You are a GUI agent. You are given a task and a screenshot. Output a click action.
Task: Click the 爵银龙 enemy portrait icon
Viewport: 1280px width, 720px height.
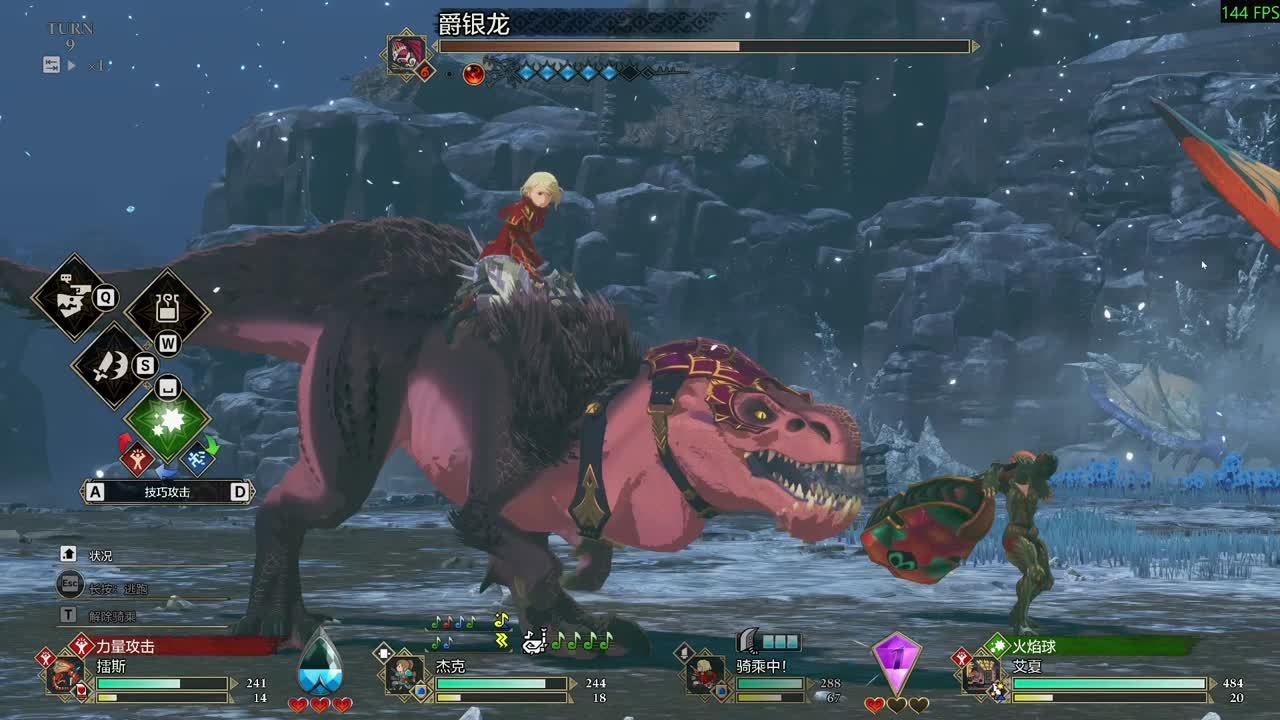pos(408,54)
